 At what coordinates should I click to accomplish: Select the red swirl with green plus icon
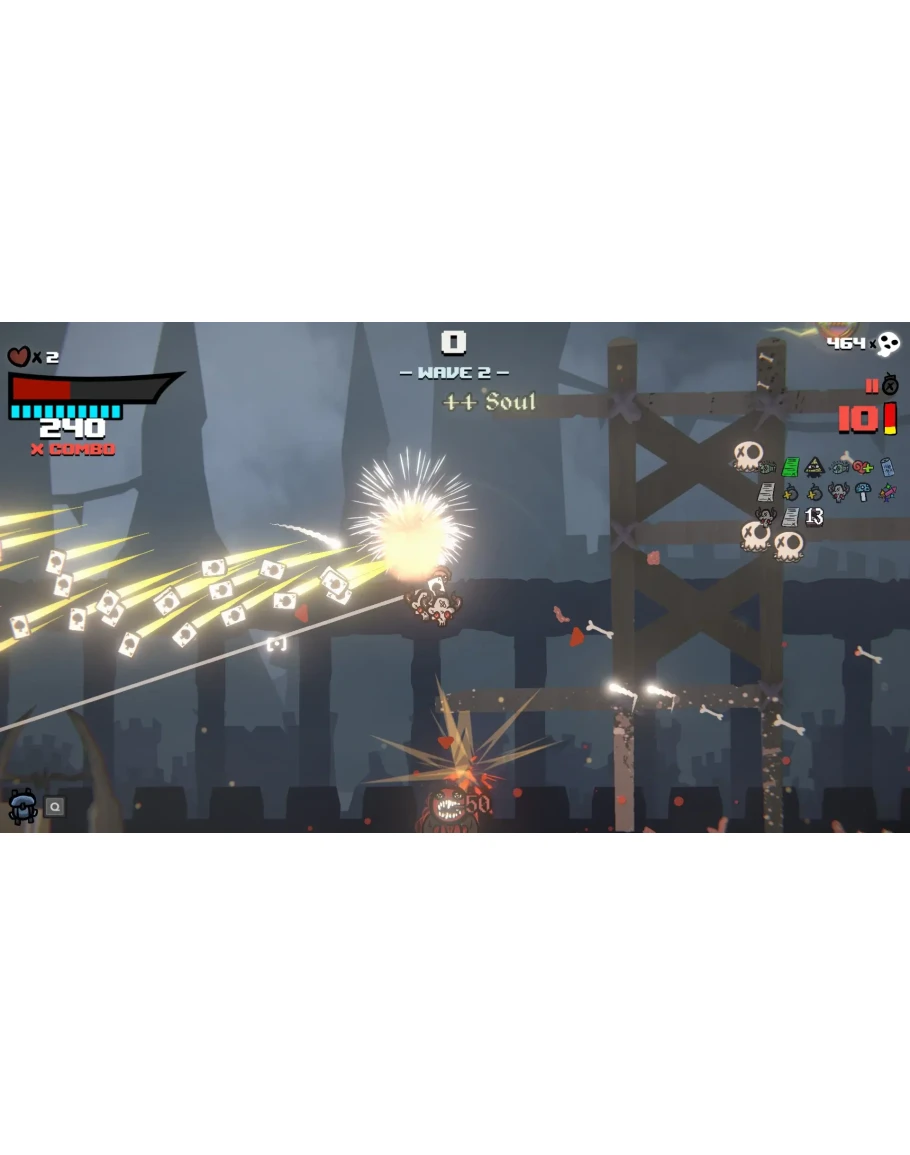863,467
